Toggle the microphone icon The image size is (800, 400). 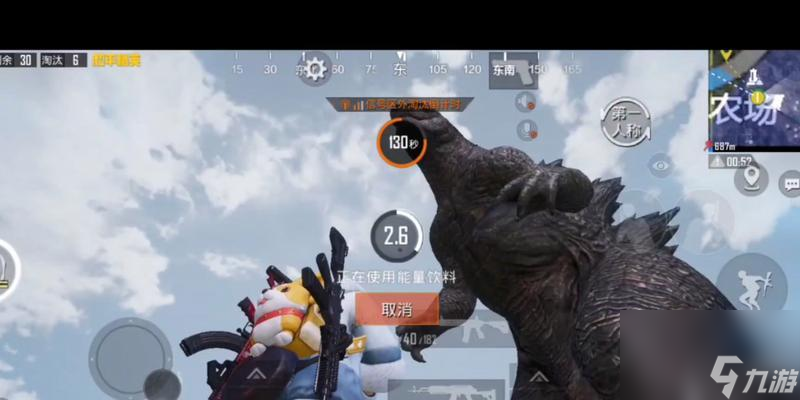point(526,130)
